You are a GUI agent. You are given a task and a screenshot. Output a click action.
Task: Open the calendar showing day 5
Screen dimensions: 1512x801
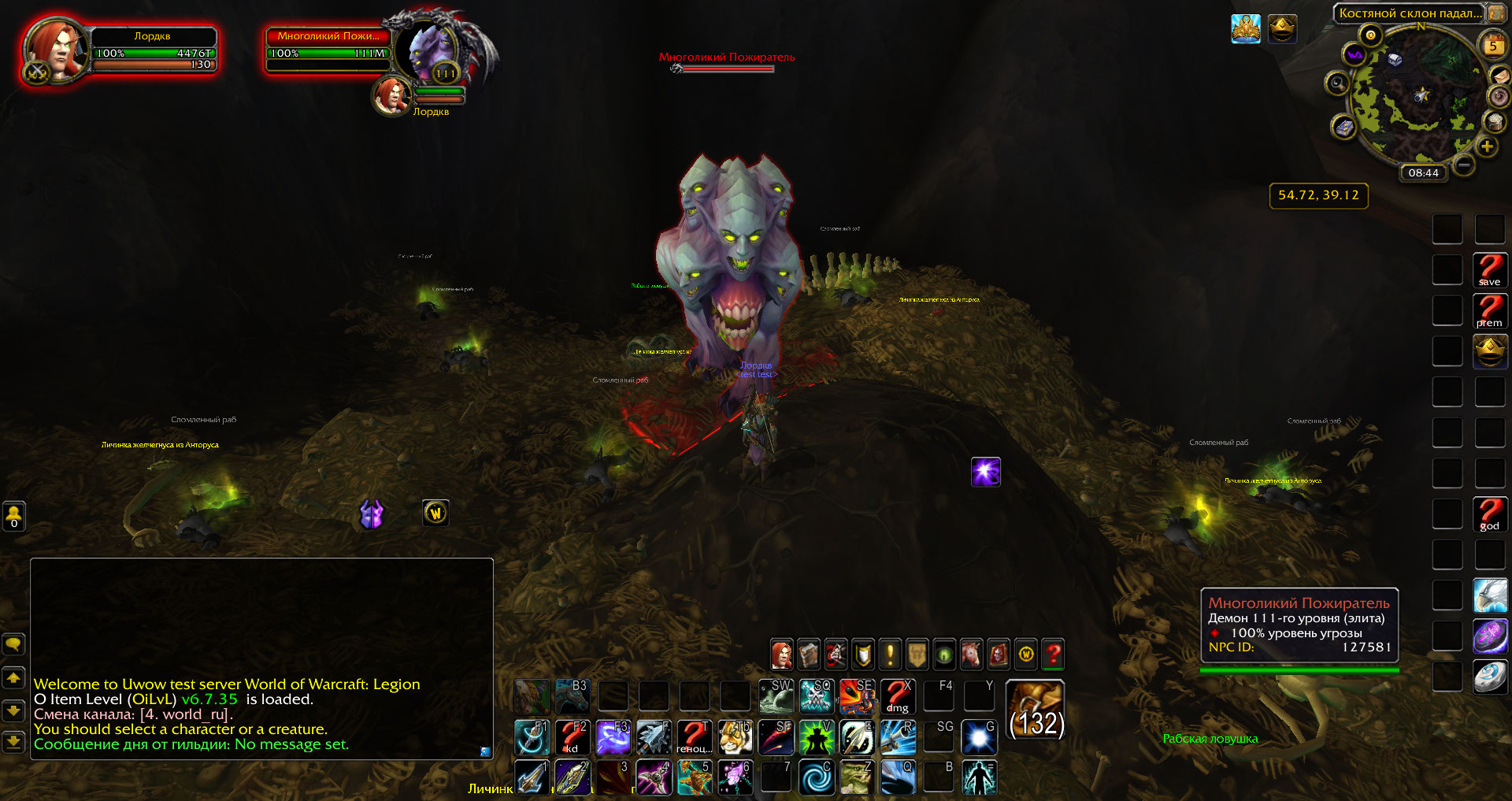1492,45
